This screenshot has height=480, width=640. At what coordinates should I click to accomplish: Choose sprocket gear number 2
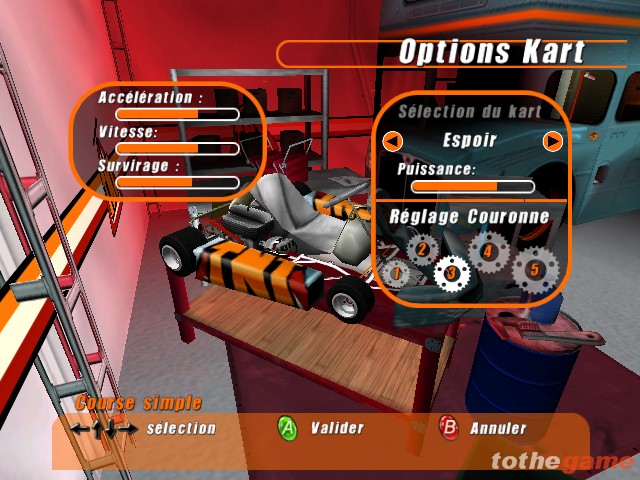422,249
